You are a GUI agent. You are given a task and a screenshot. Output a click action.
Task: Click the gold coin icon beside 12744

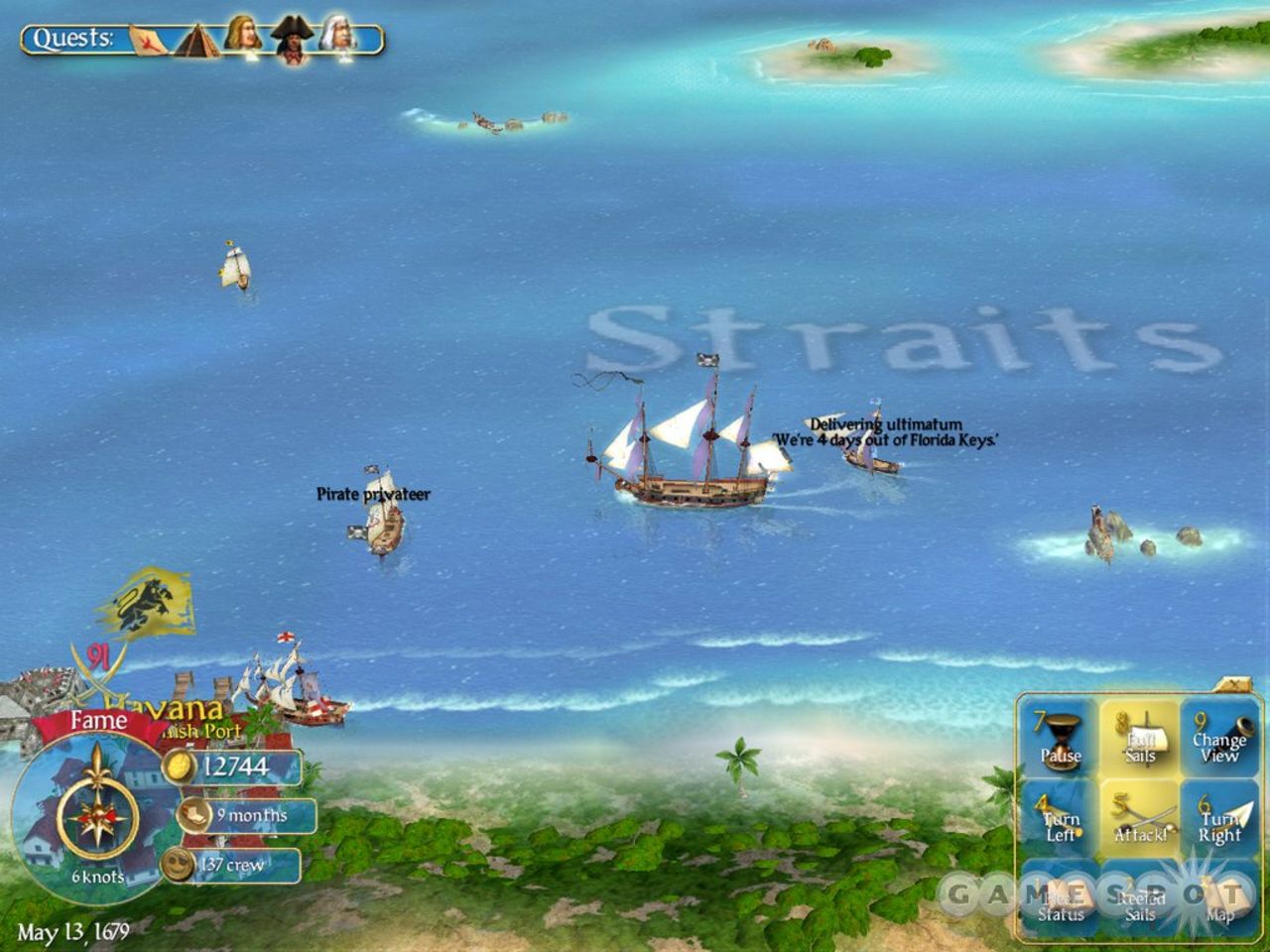tap(178, 765)
